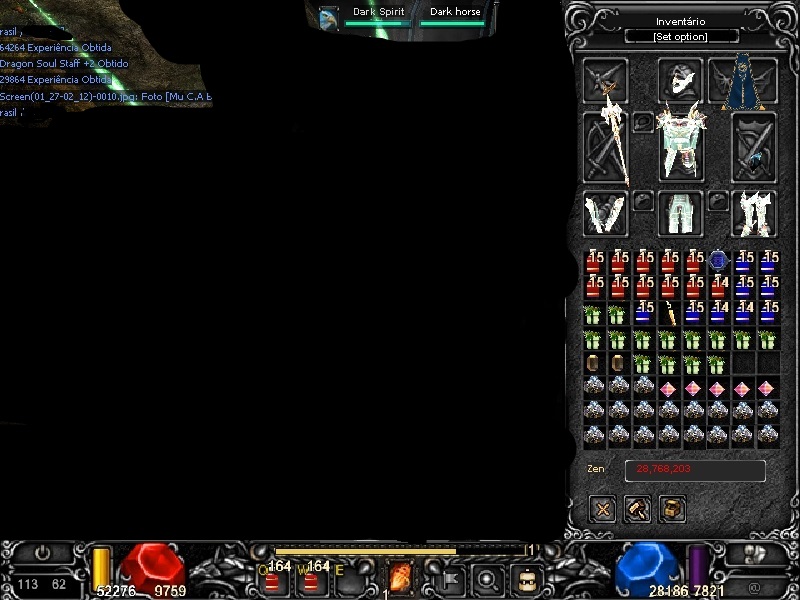This screenshot has width=800, height=600.
Task: Click the power button in bottom bar
Action: (x=42, y=552)
